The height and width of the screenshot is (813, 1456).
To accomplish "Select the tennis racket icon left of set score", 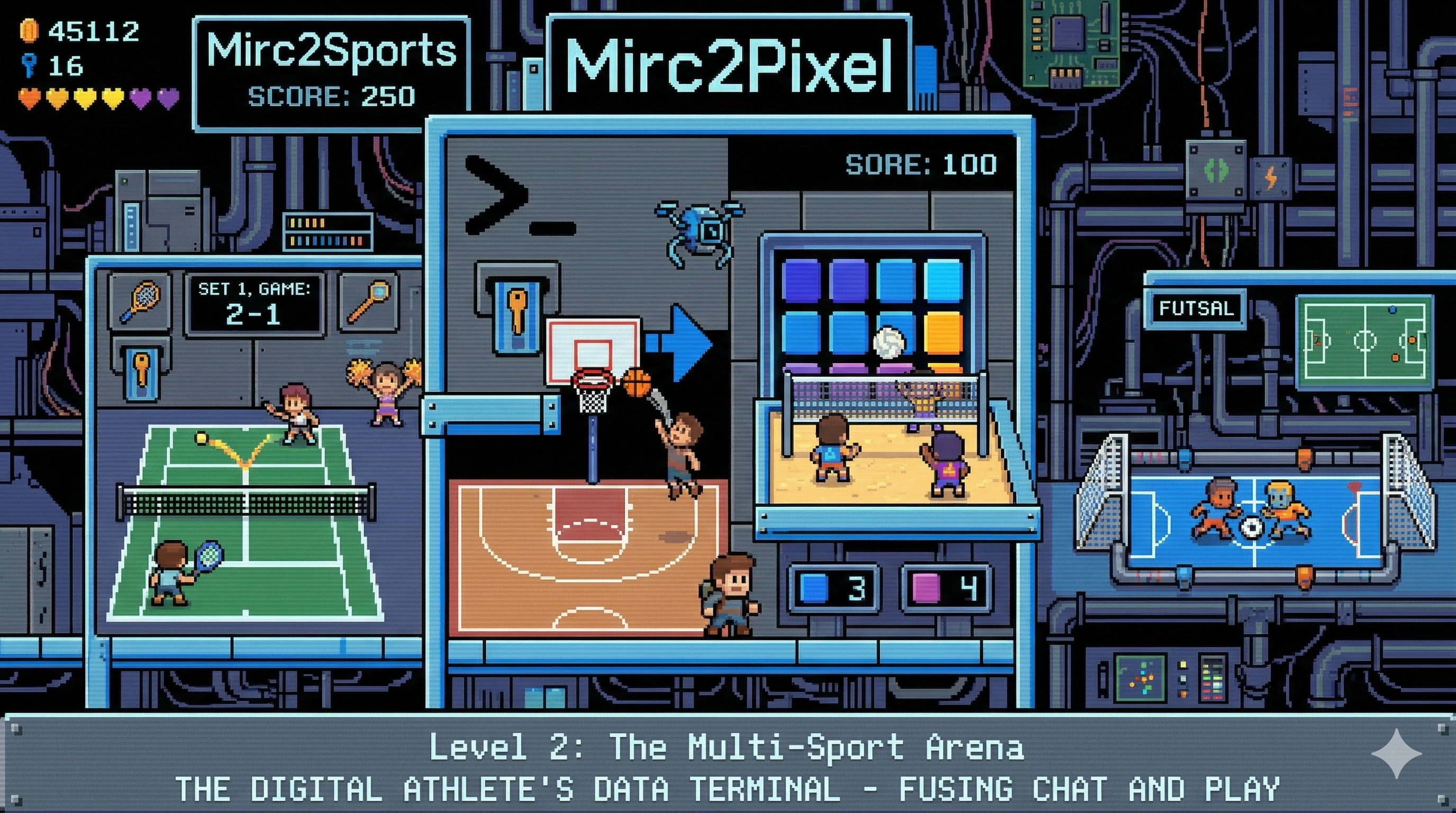I will (139, 300).
